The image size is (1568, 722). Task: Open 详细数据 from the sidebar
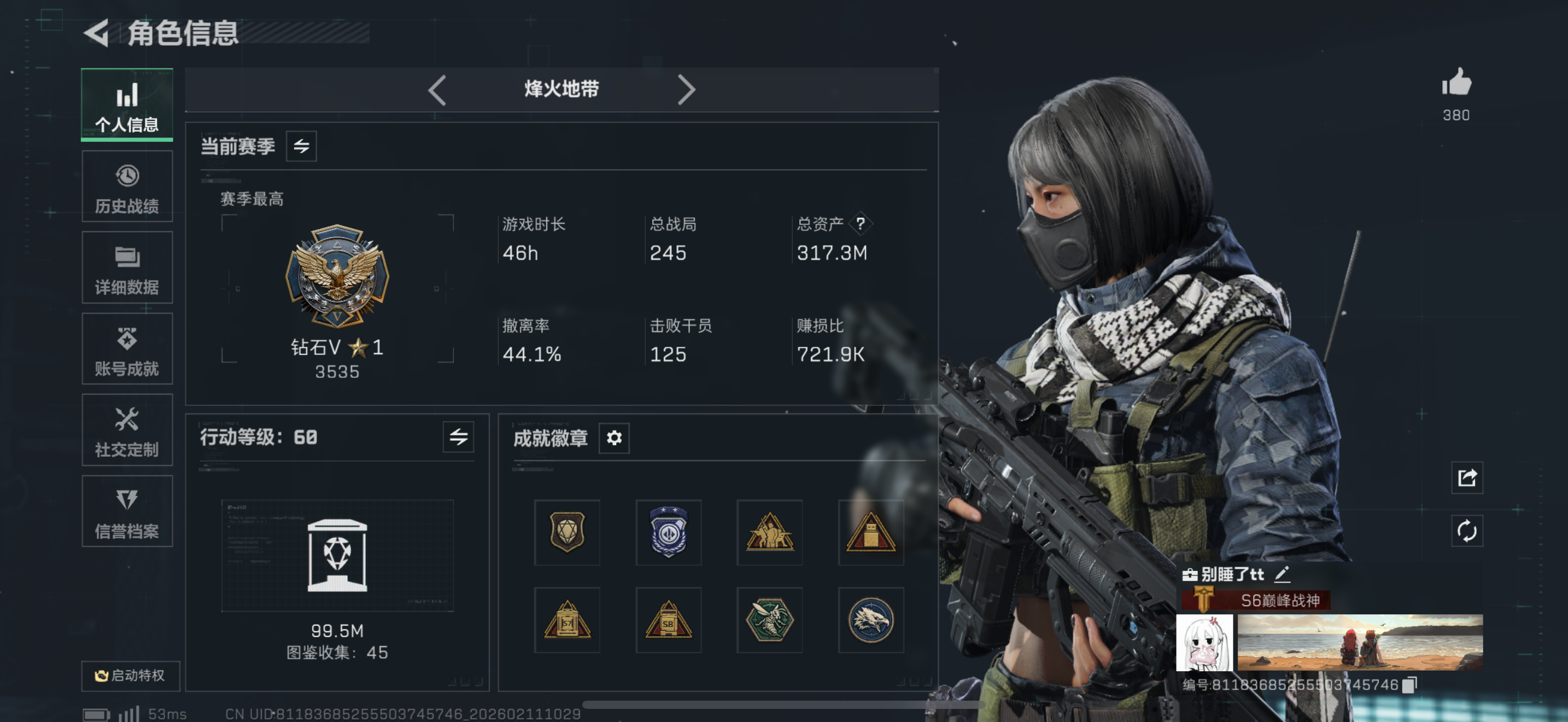[127, 267]
